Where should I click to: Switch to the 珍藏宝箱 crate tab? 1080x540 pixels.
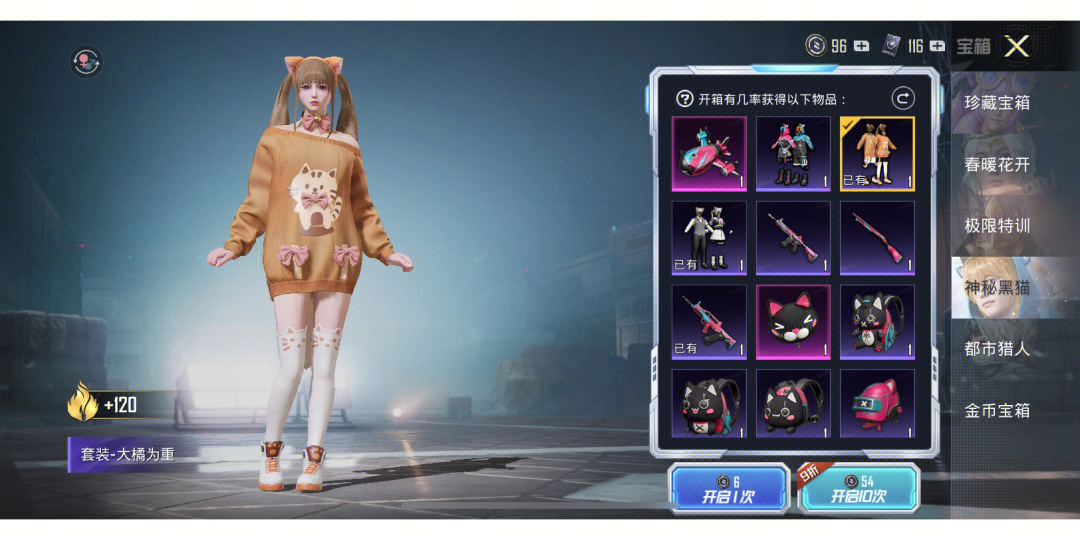[997, 102]
